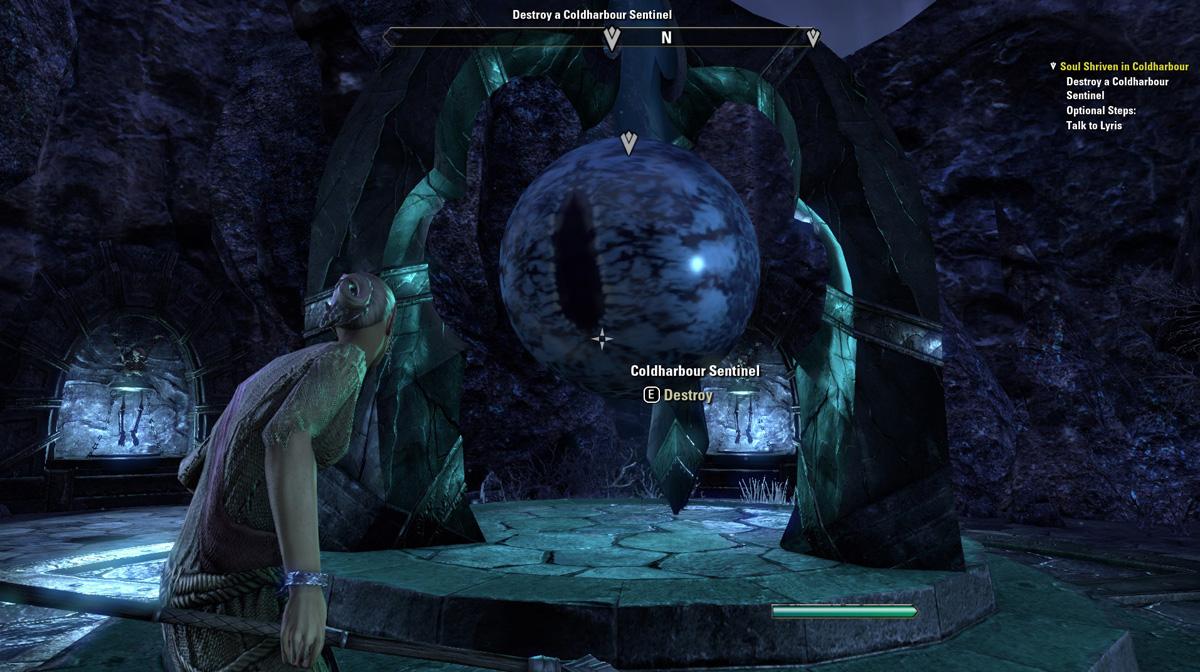This screenshot has height=672, width=1200.
Task: Collapse the quest tracker arrow toggle
Action: point(1053,67)
